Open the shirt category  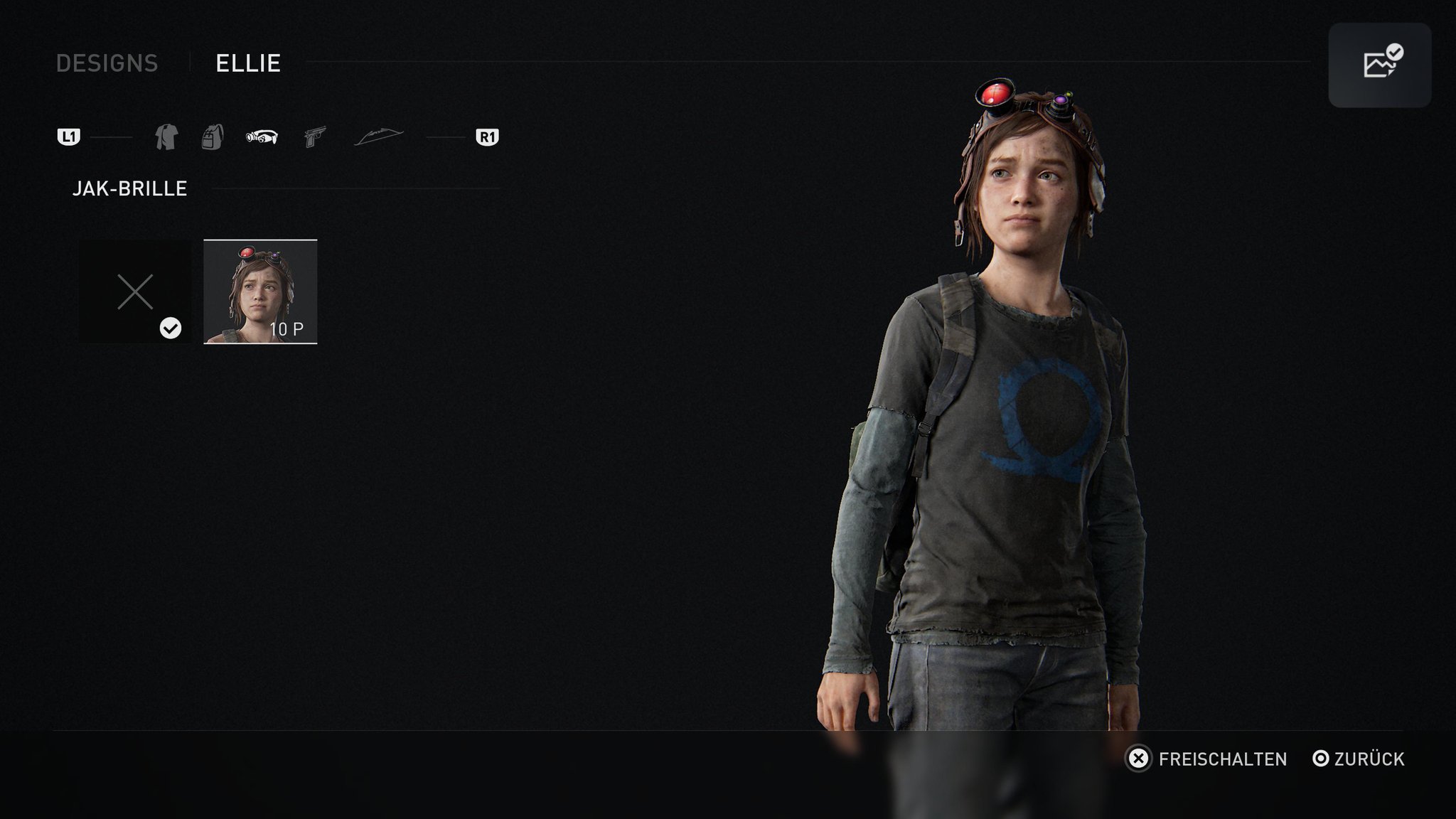[x=166, y=136]
